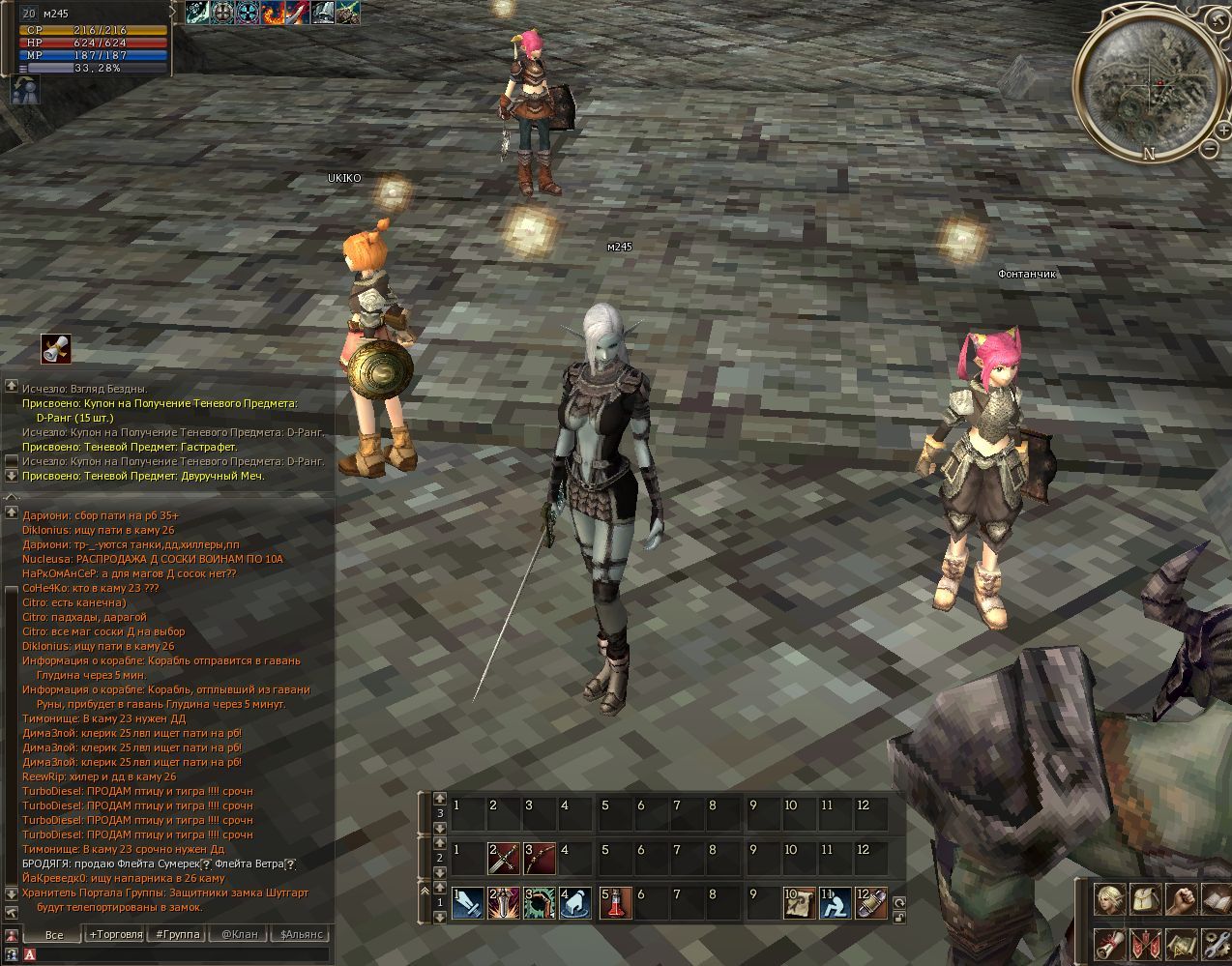Zoom in the minimap with plus button

click(x=1224, y=132)
